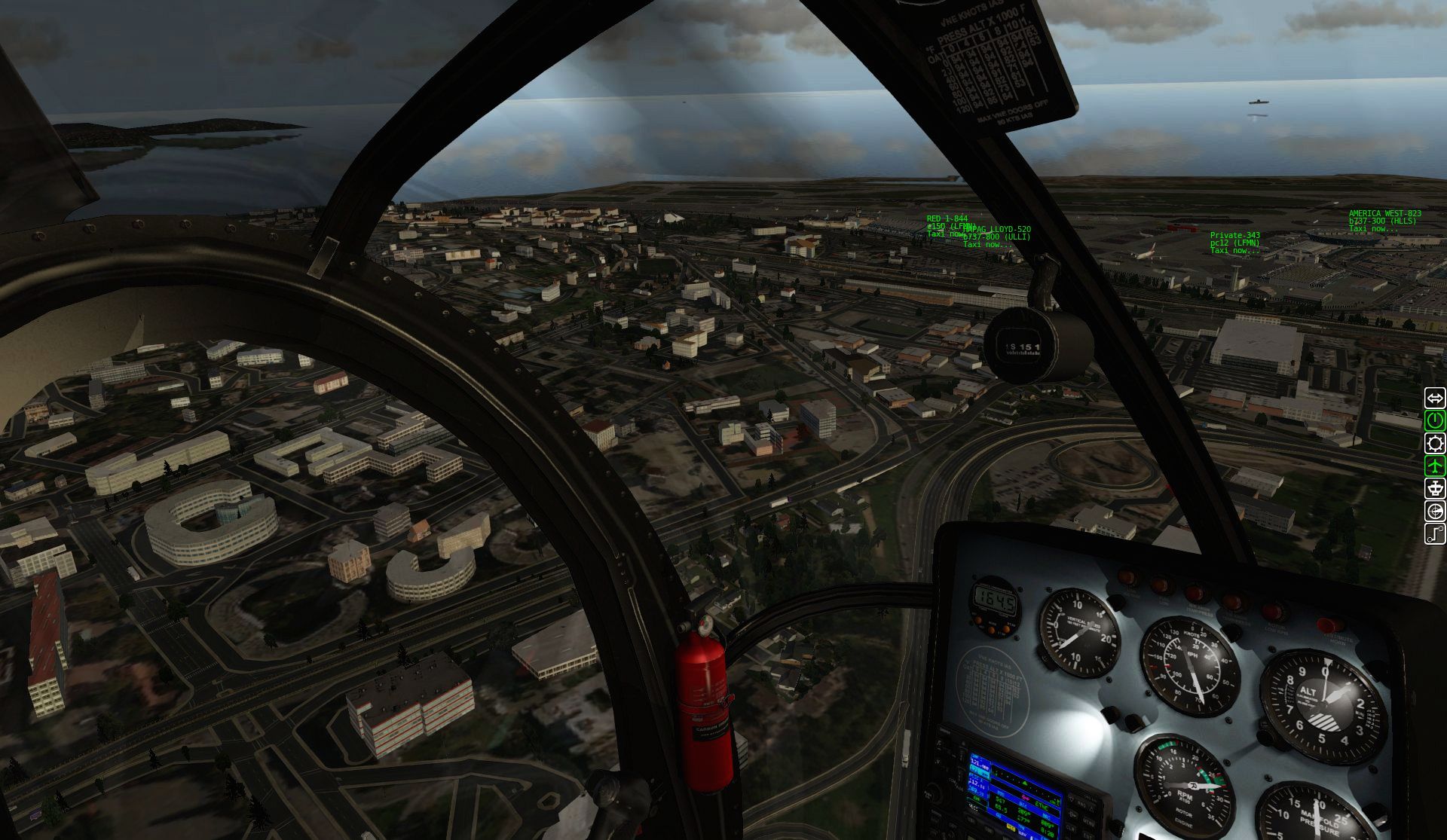Toggle the green power button icon
1447x840 pixels.
click(x=1435, y=420)
